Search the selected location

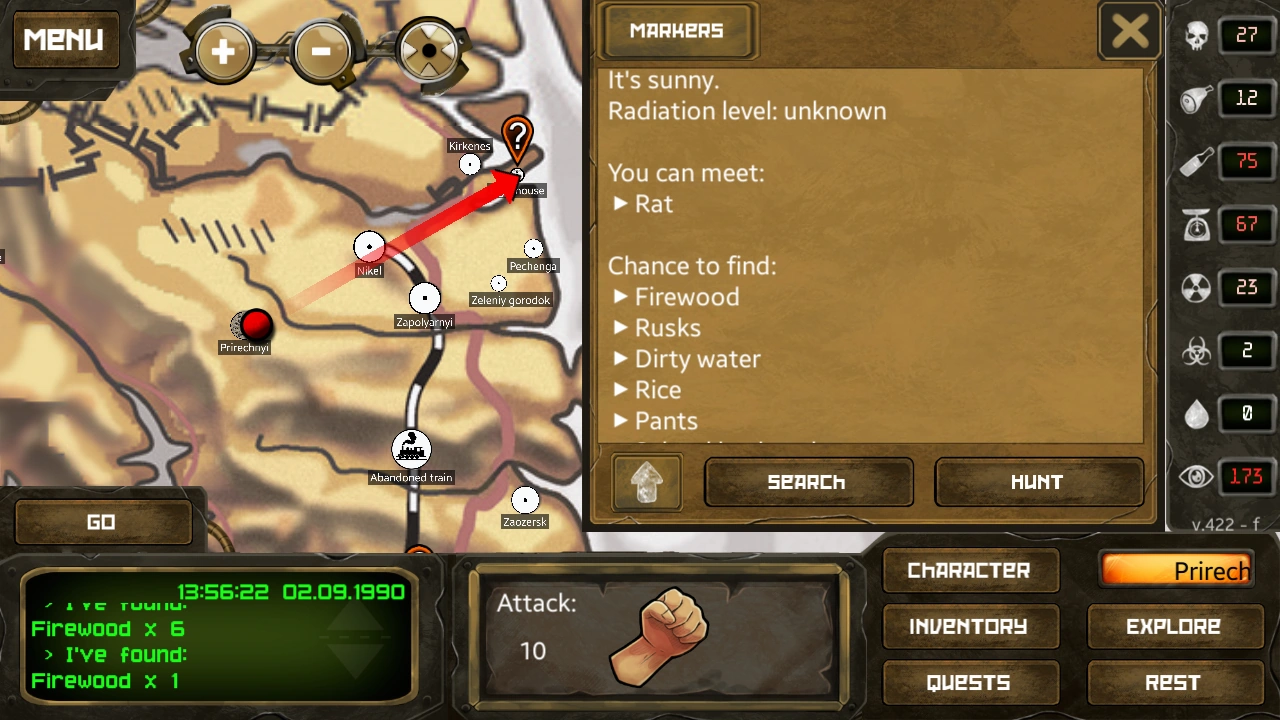click(808, 483)
